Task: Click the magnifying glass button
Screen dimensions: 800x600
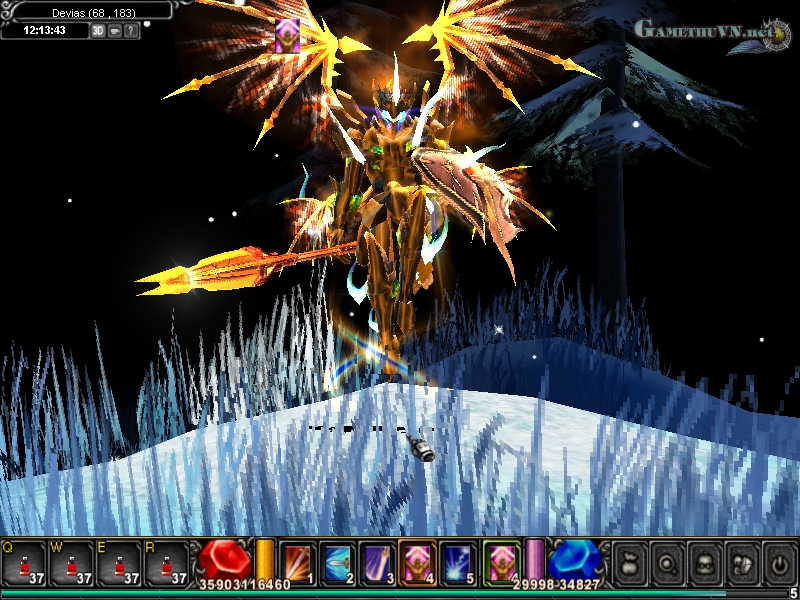Action: click(667, 561)
